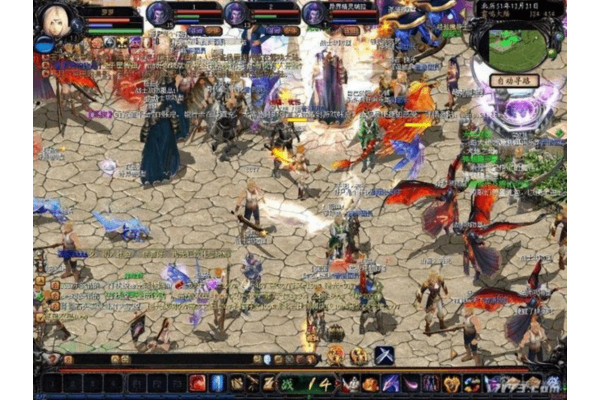Use the blue crystal hotbar skill

(x=217, y=383)
